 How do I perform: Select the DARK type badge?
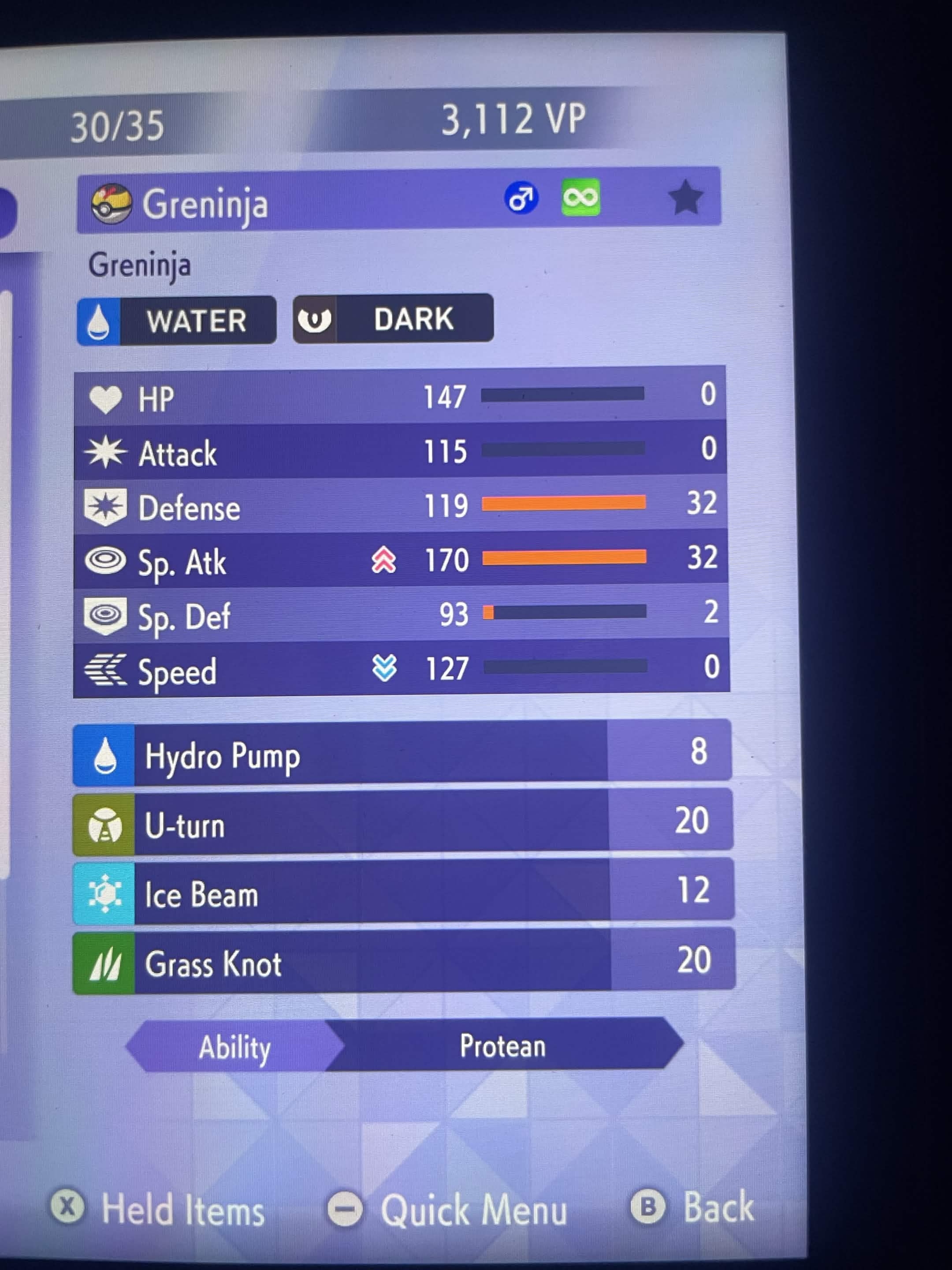click(393, 320)
